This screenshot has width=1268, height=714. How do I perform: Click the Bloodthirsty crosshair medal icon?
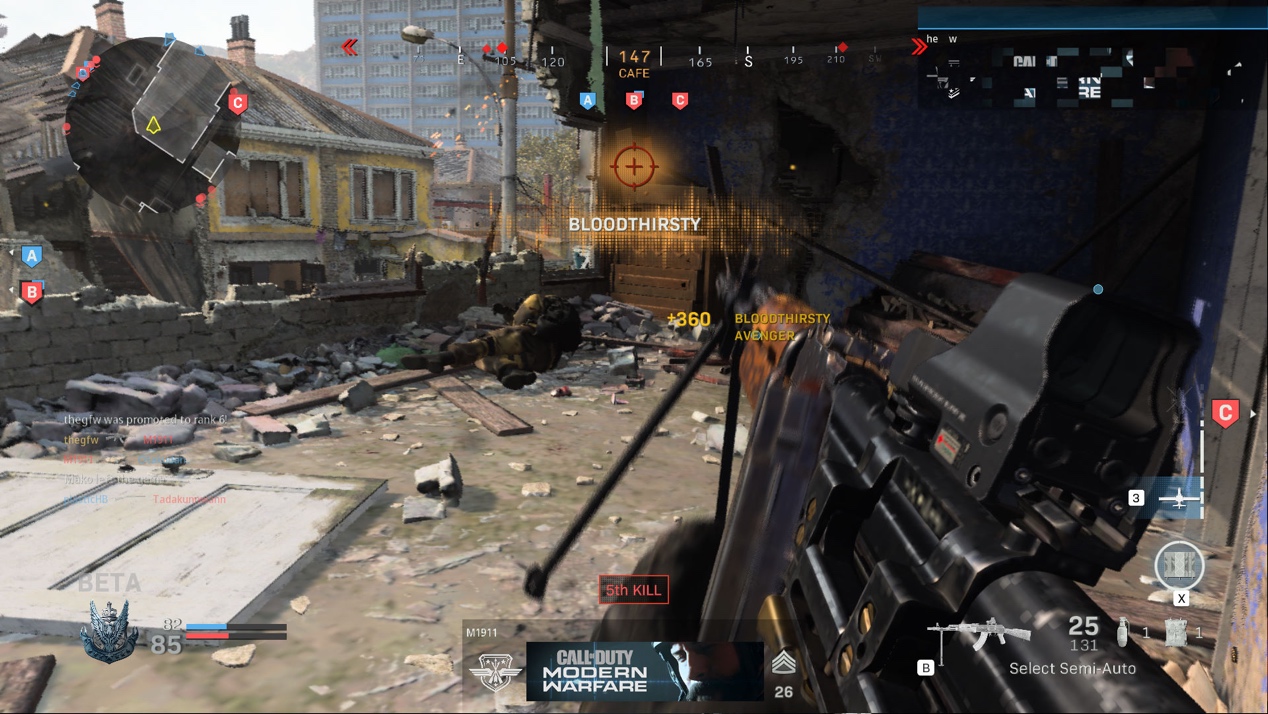632,166
